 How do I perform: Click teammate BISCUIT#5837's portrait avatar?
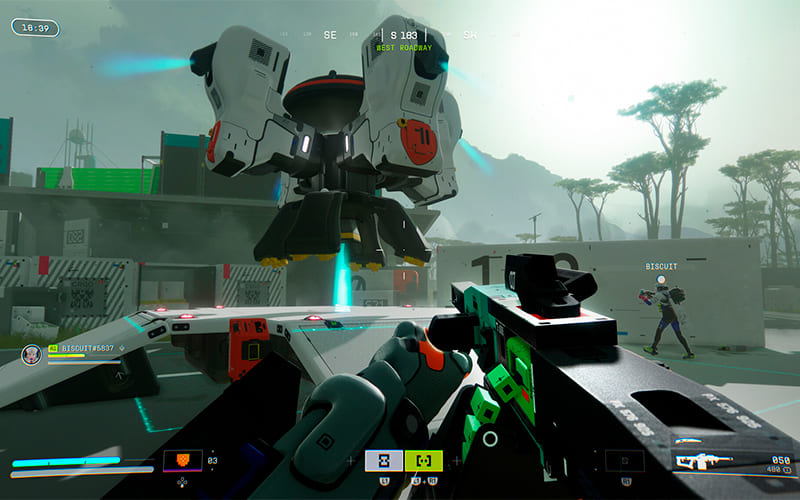pyautogui.click(x=32, y=353)
